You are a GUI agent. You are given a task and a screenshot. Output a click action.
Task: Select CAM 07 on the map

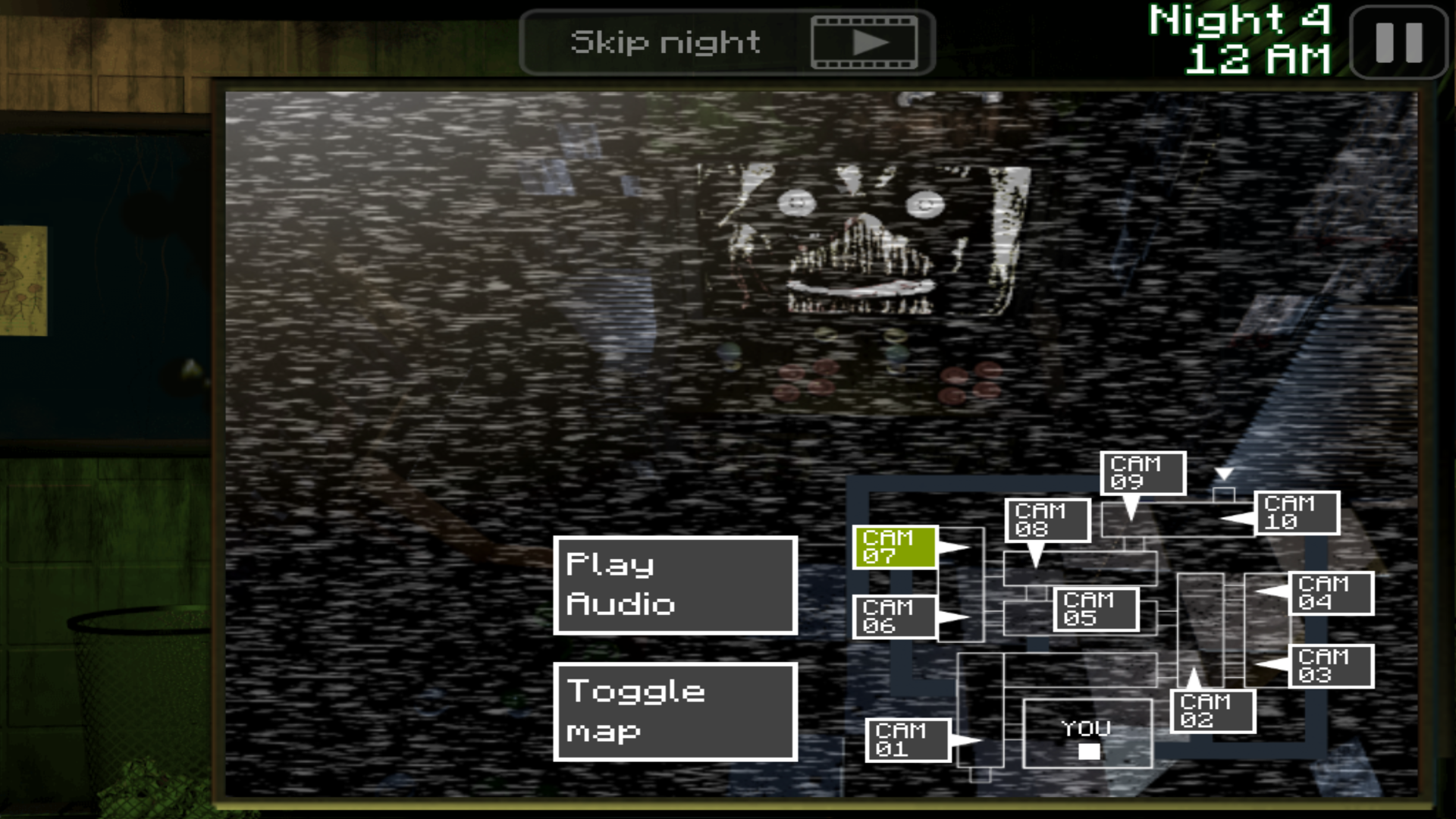click(x=893, y=548)
